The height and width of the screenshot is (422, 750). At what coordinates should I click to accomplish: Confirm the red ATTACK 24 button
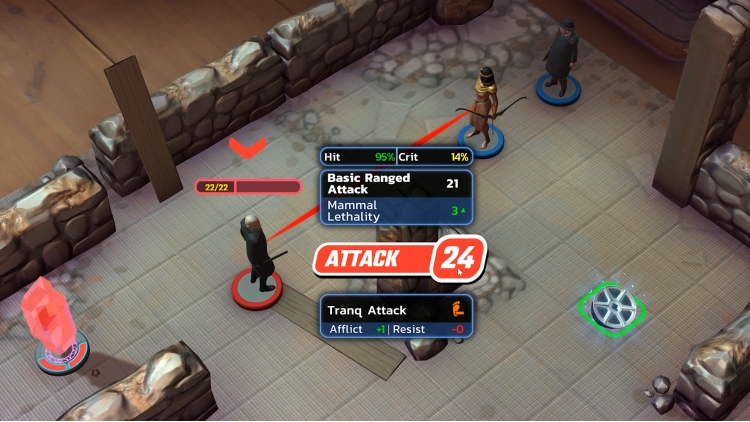[398, 259]
